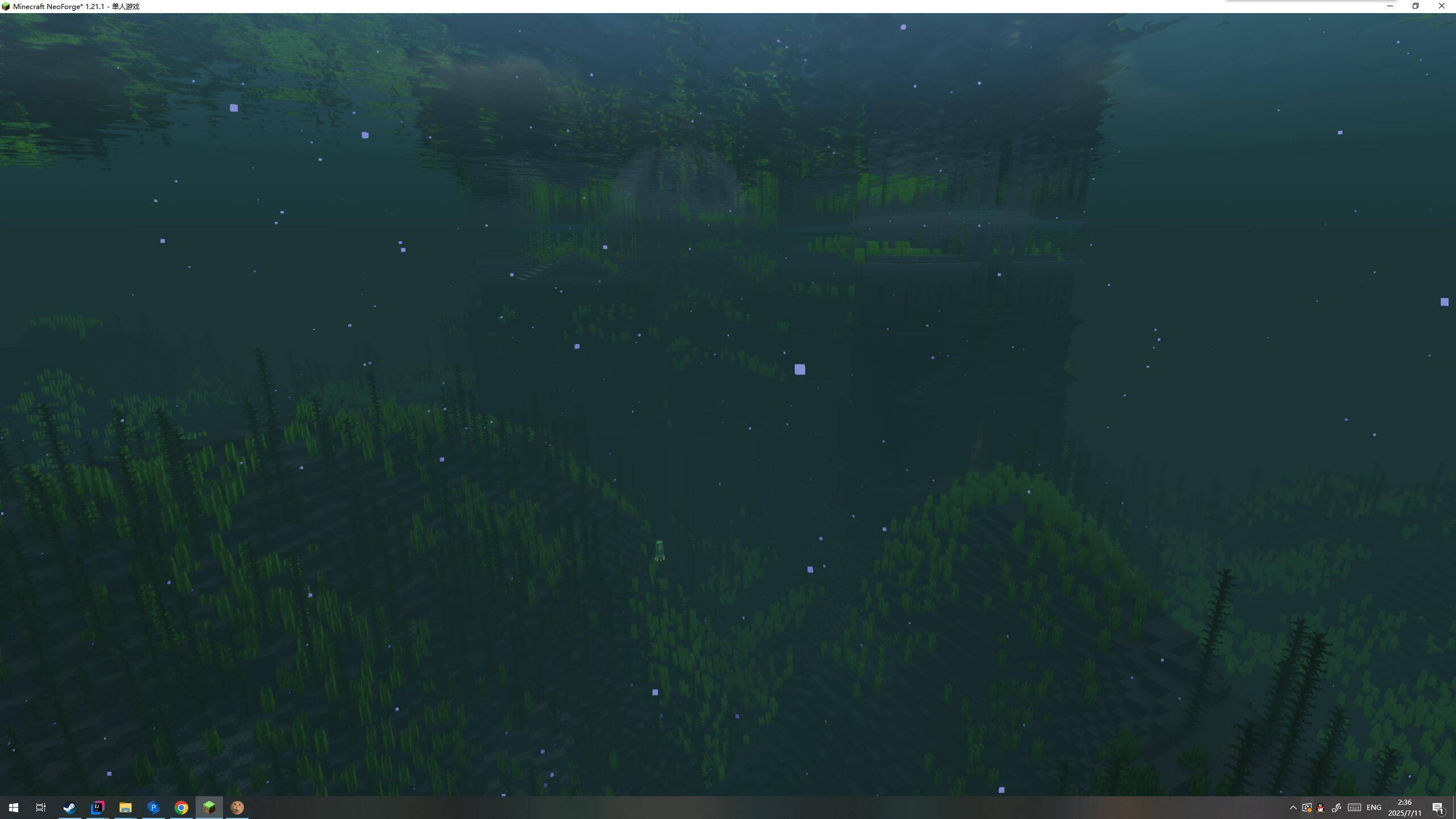Screen dimensions: 1456x819
Task: Open Task View on the taskbar
Action: tap(40, 807)
